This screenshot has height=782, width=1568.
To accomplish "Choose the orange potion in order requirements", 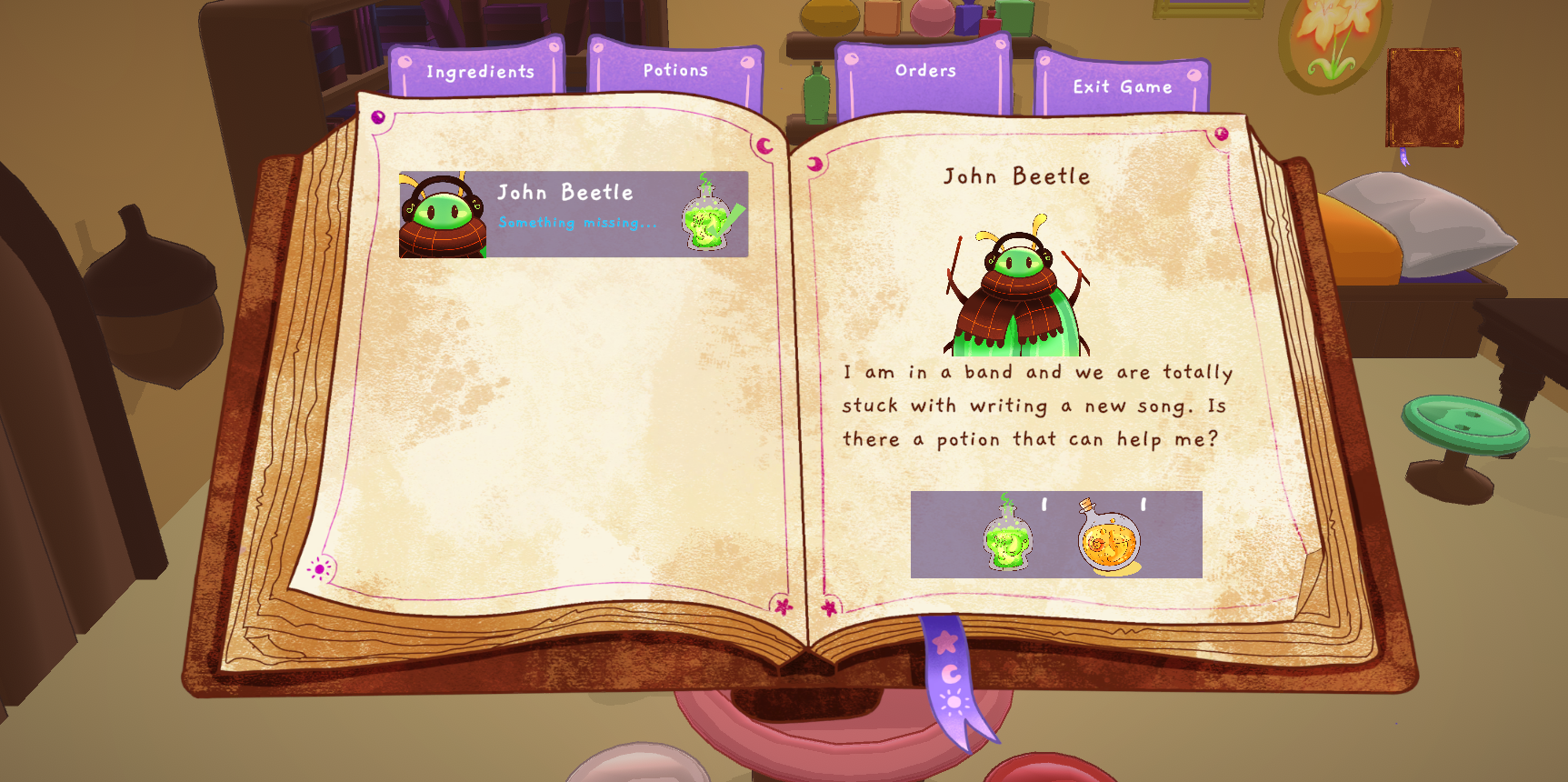I will (x=1109, y=538).
